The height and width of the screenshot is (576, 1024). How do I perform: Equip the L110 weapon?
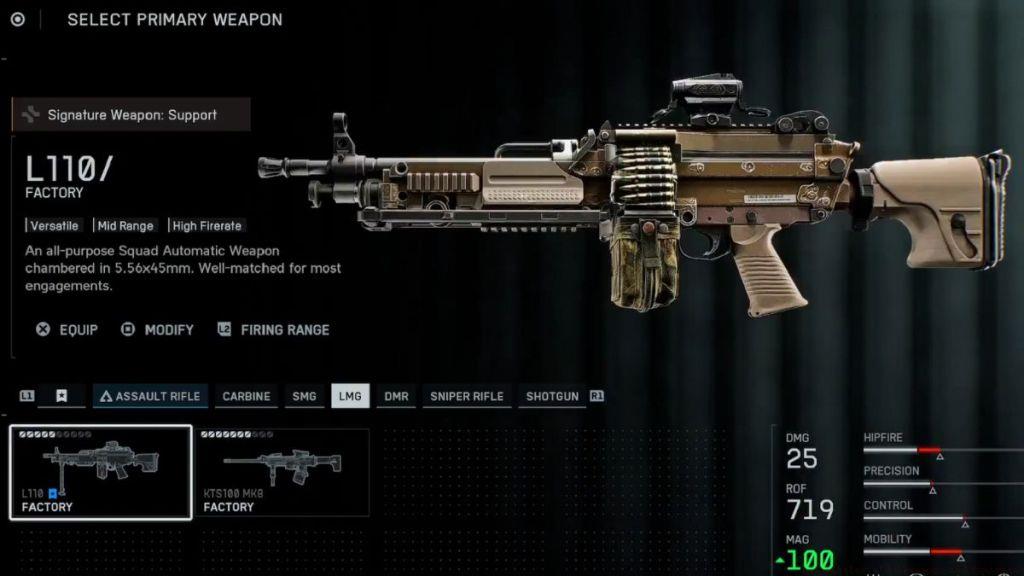point(67,330)
